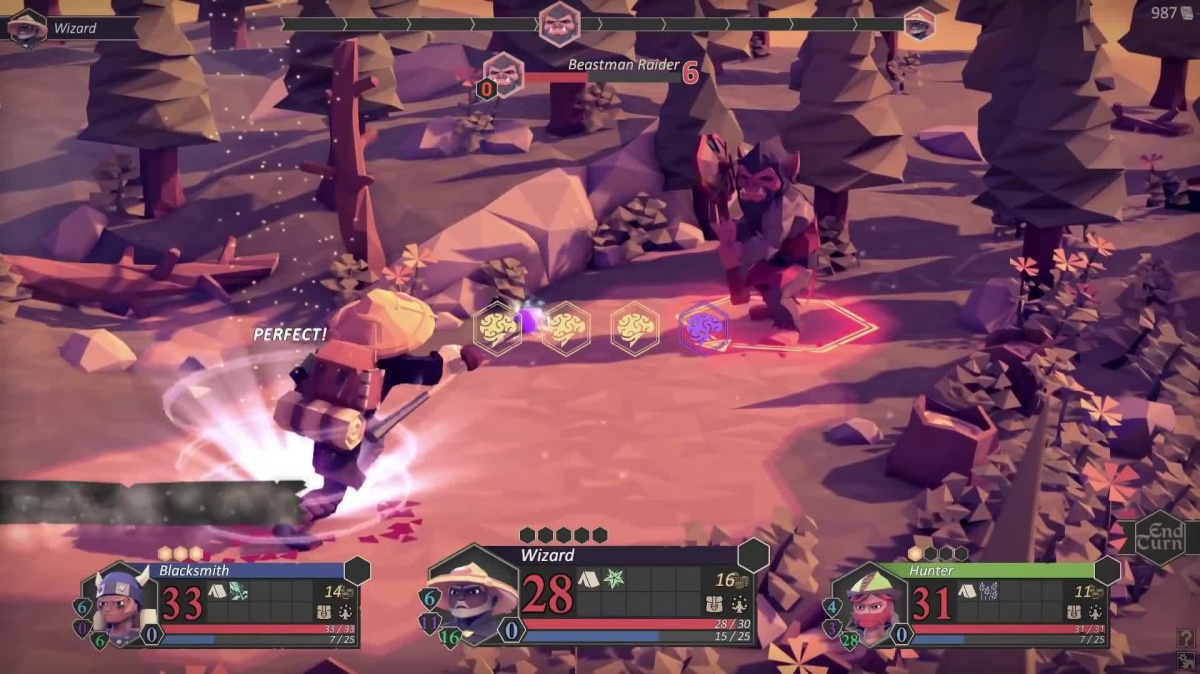Select the Beastman Raider enemy portrait
This screenshot has height=674, width=1200.
pyautogui.click(x=504, y=72)
